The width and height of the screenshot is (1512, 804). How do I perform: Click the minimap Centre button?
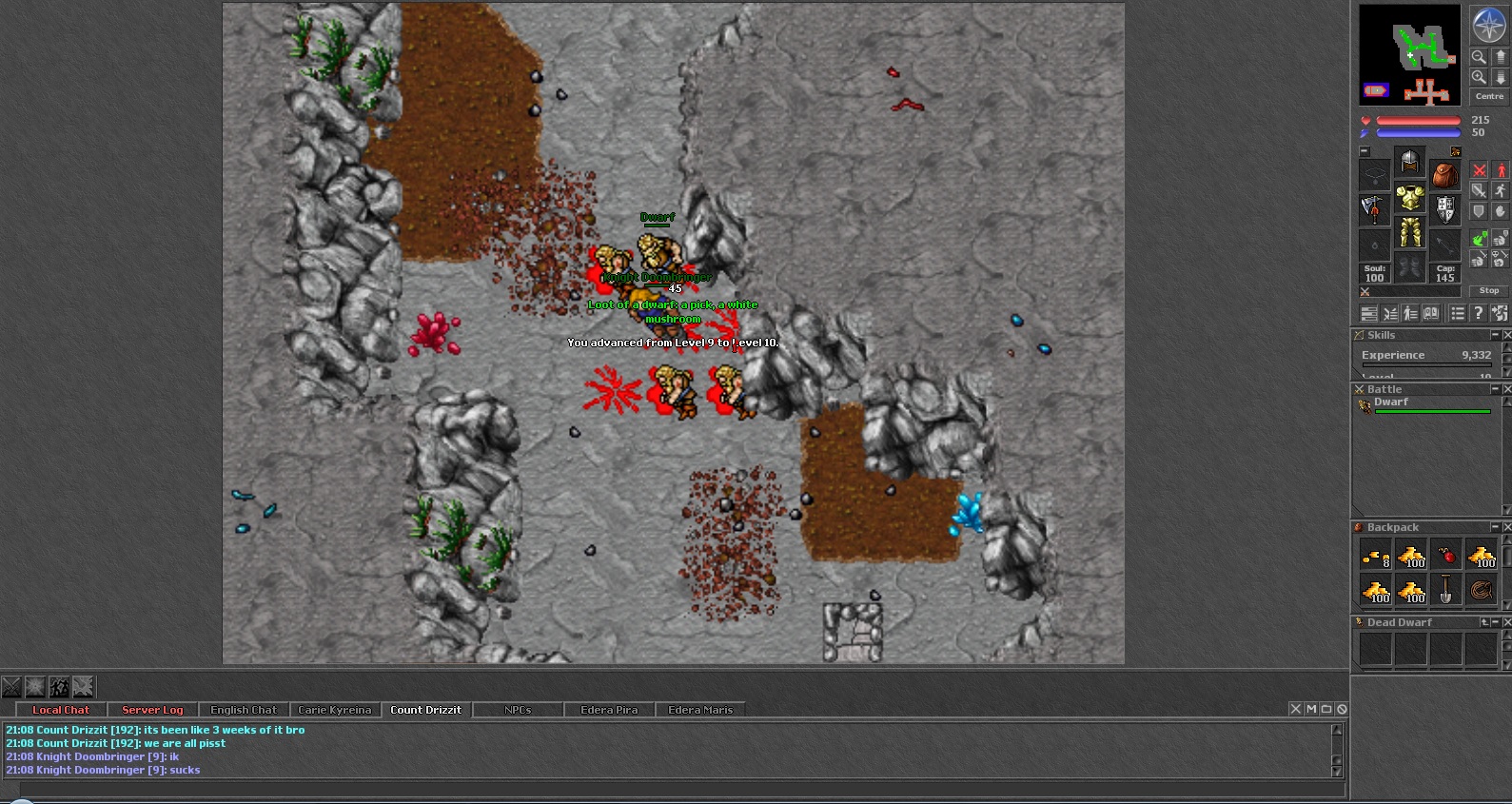click(x=1489, y=96)
